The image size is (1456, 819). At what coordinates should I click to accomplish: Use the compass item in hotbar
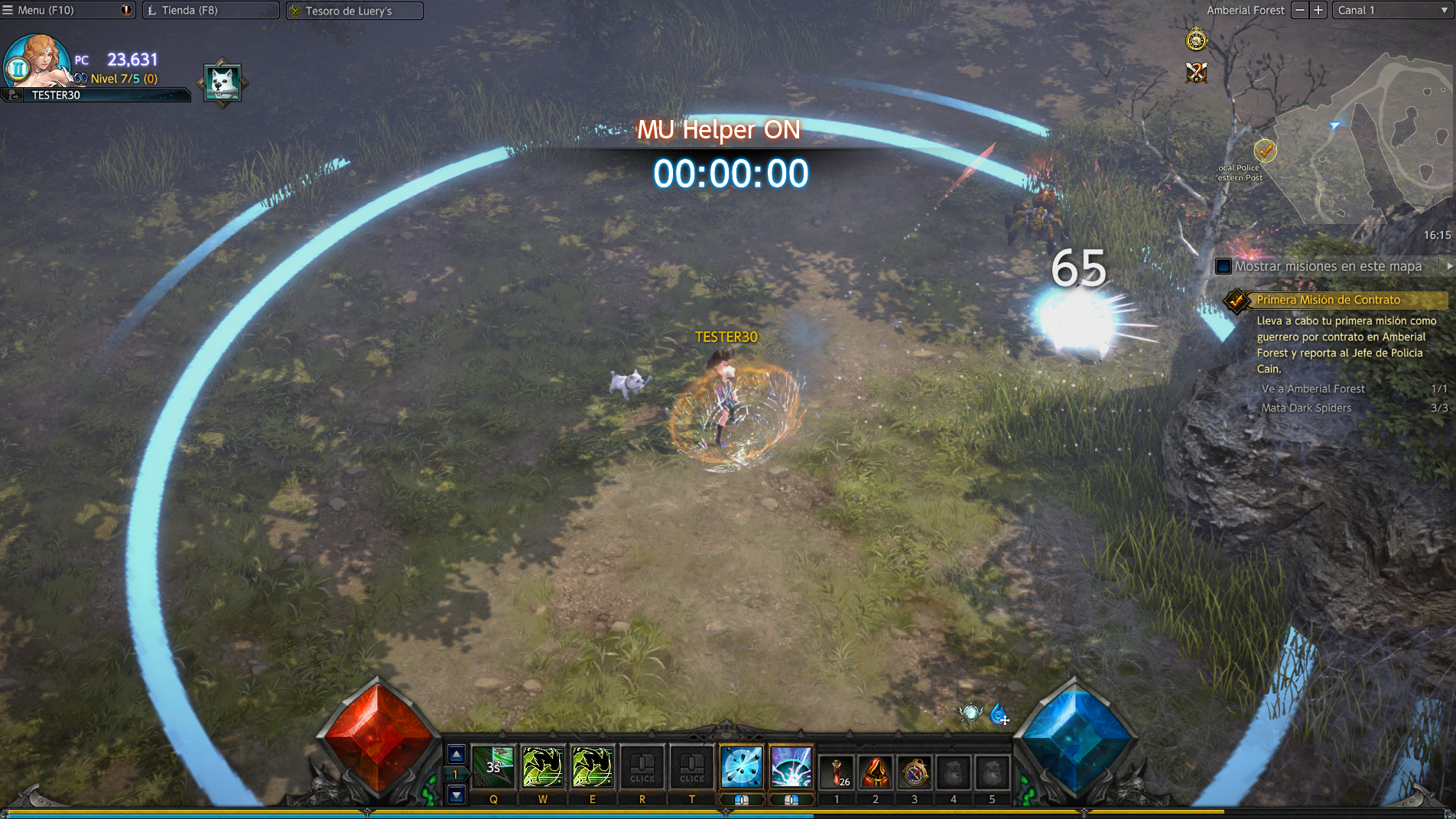click(915, 771)
